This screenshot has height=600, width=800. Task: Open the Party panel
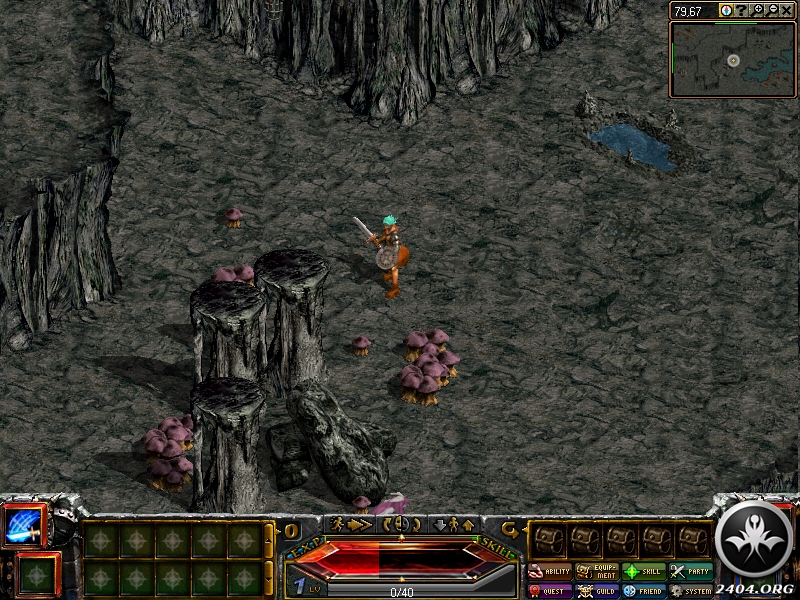click(691, 572)
